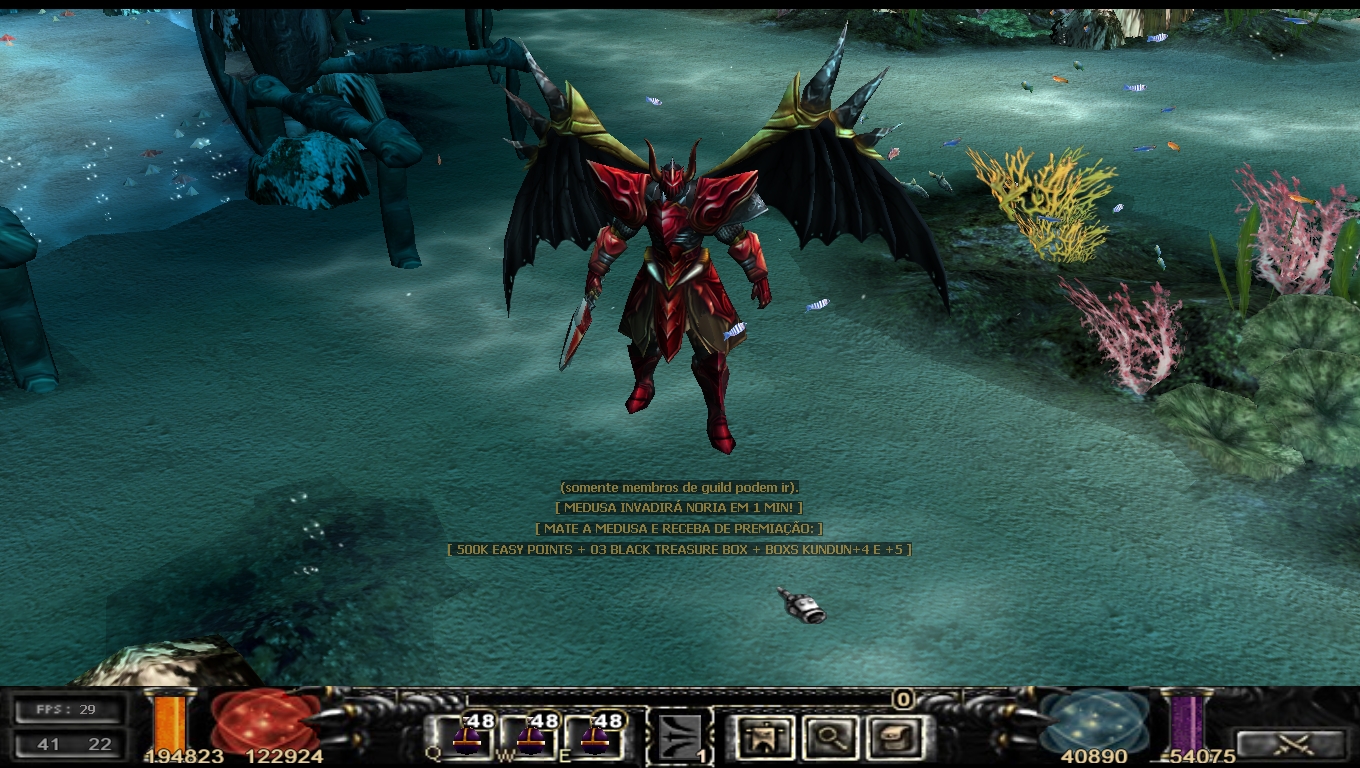Use the potion in the Q slot
The width and height of the screenshot is (1360, 768).
(x=463, y=737)
